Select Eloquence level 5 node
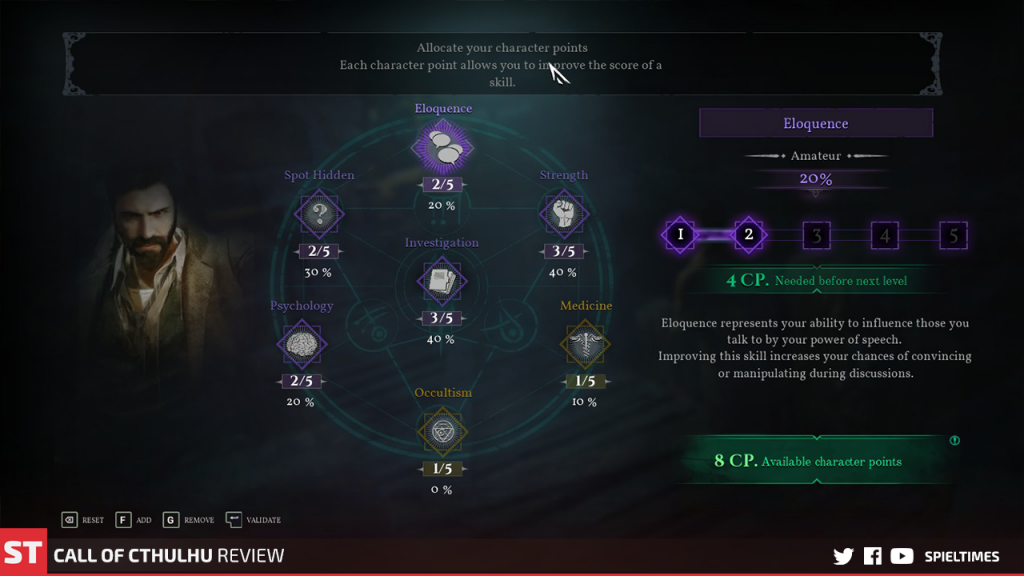1024x576 pixels. [x=953, y=236]
